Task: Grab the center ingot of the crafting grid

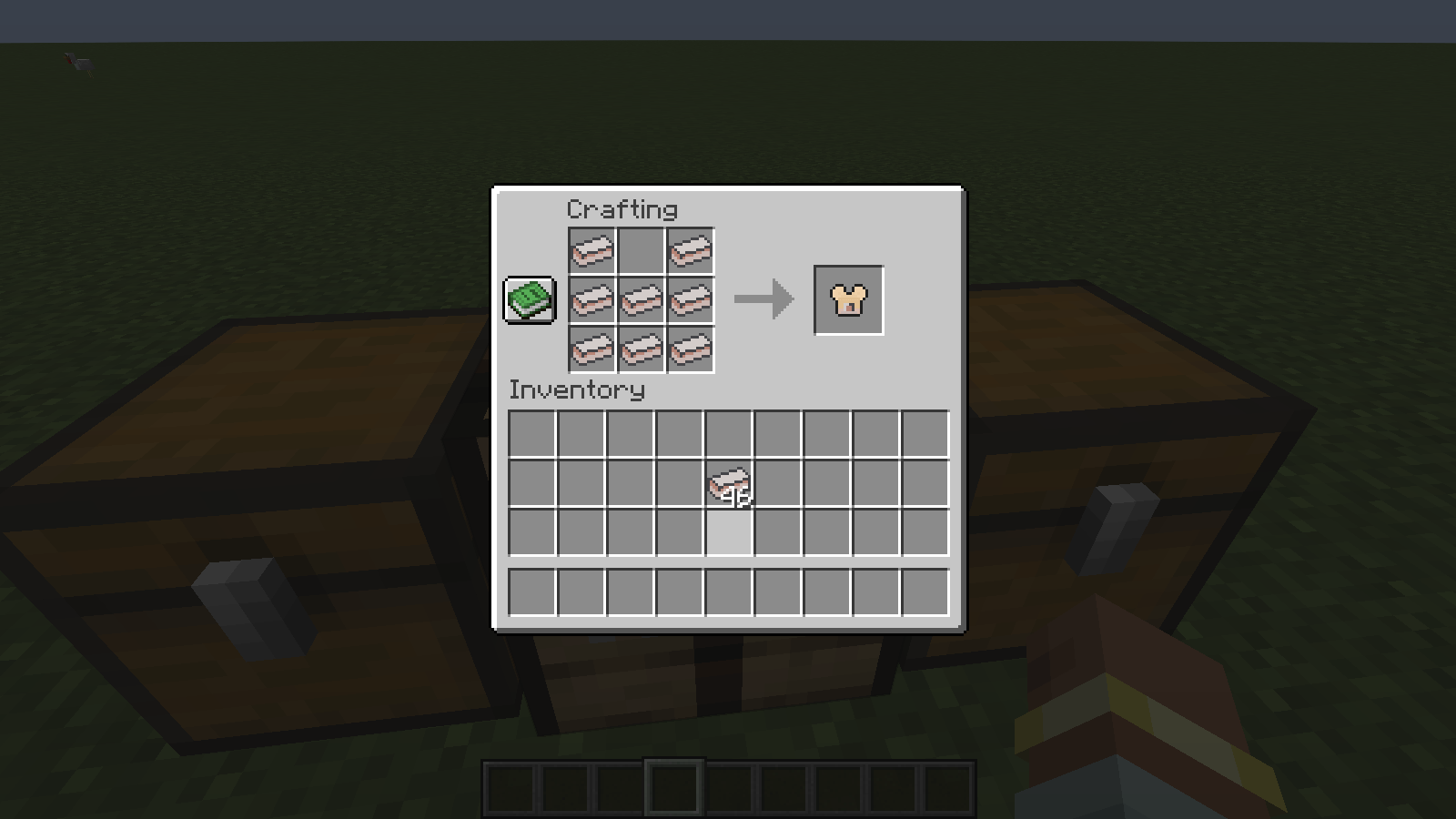Action: [641, 299]
